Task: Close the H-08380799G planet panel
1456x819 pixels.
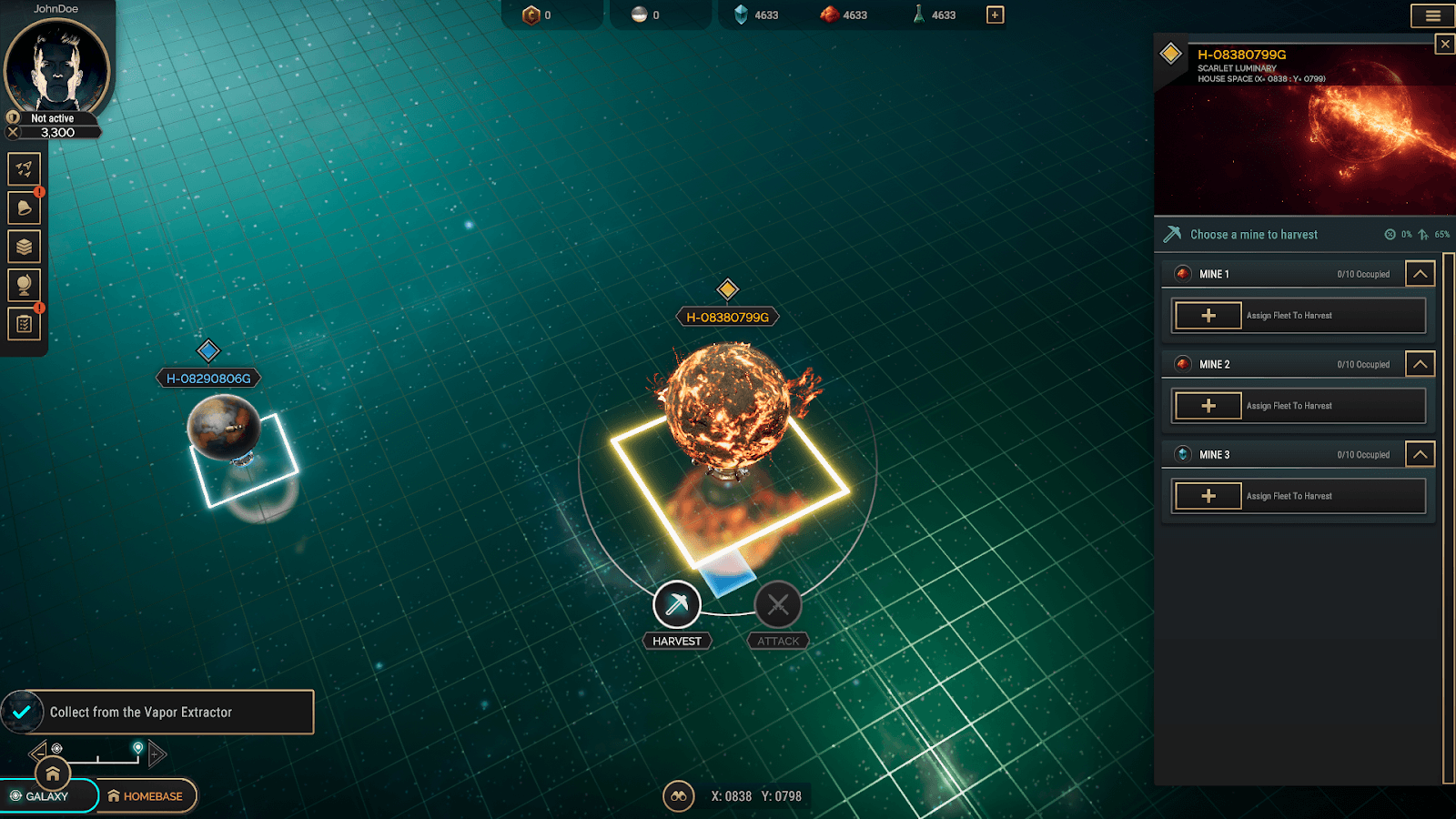Action: tap(1444, 44)
